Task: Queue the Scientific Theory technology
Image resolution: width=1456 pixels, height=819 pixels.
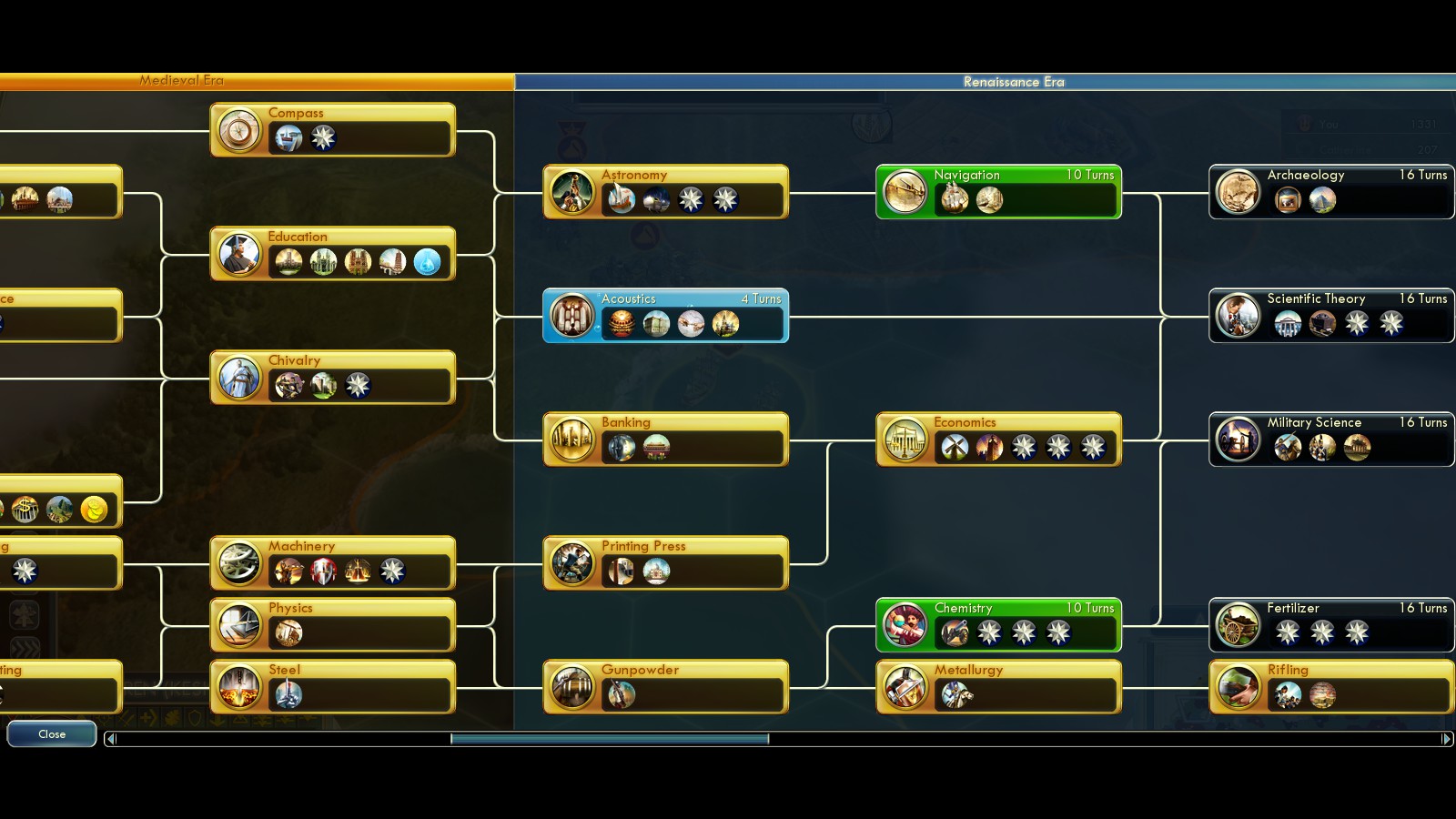Action: pyautogui.click(x=1330, y=316)
